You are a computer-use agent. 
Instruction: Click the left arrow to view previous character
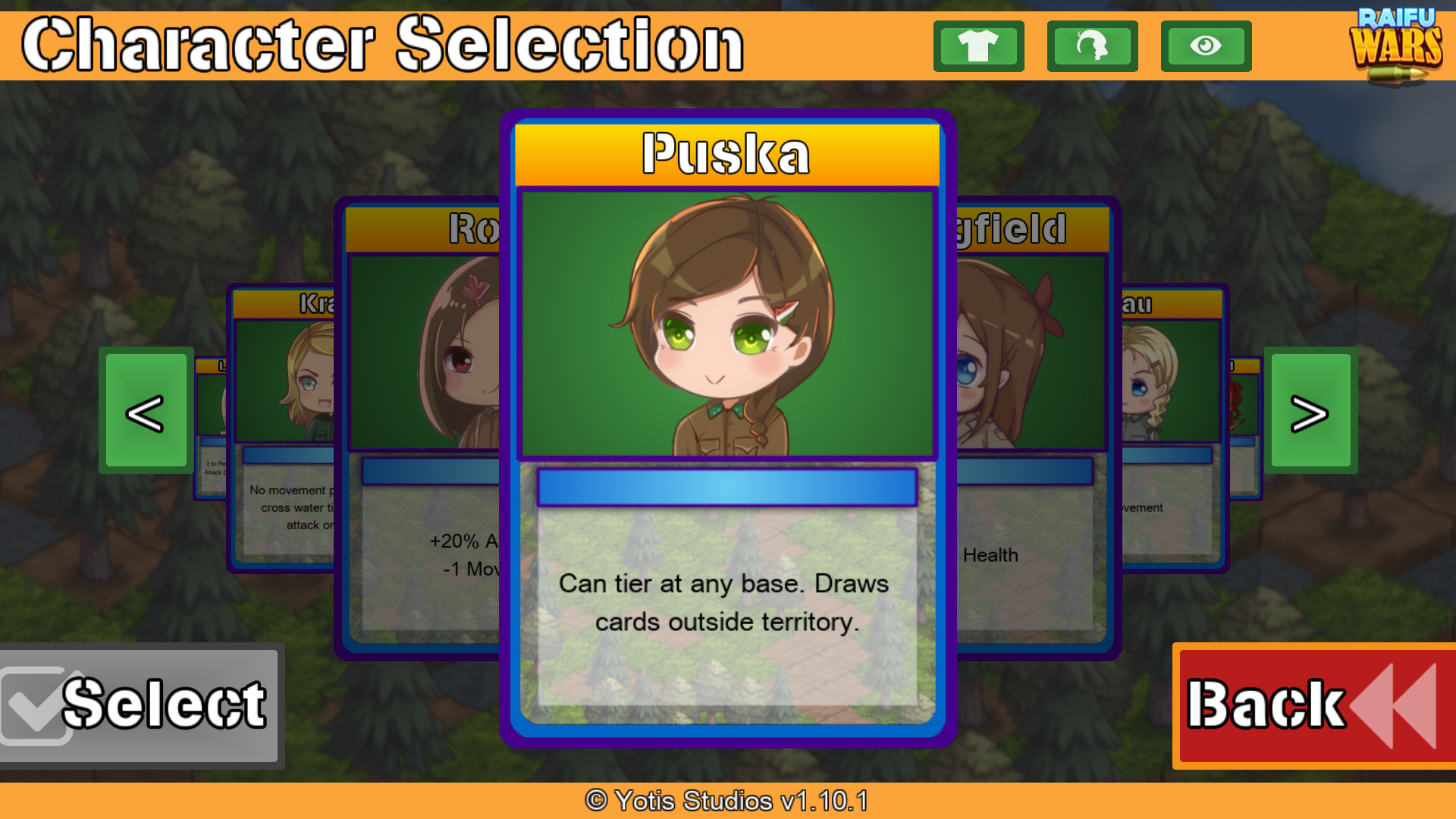point(146,412)
